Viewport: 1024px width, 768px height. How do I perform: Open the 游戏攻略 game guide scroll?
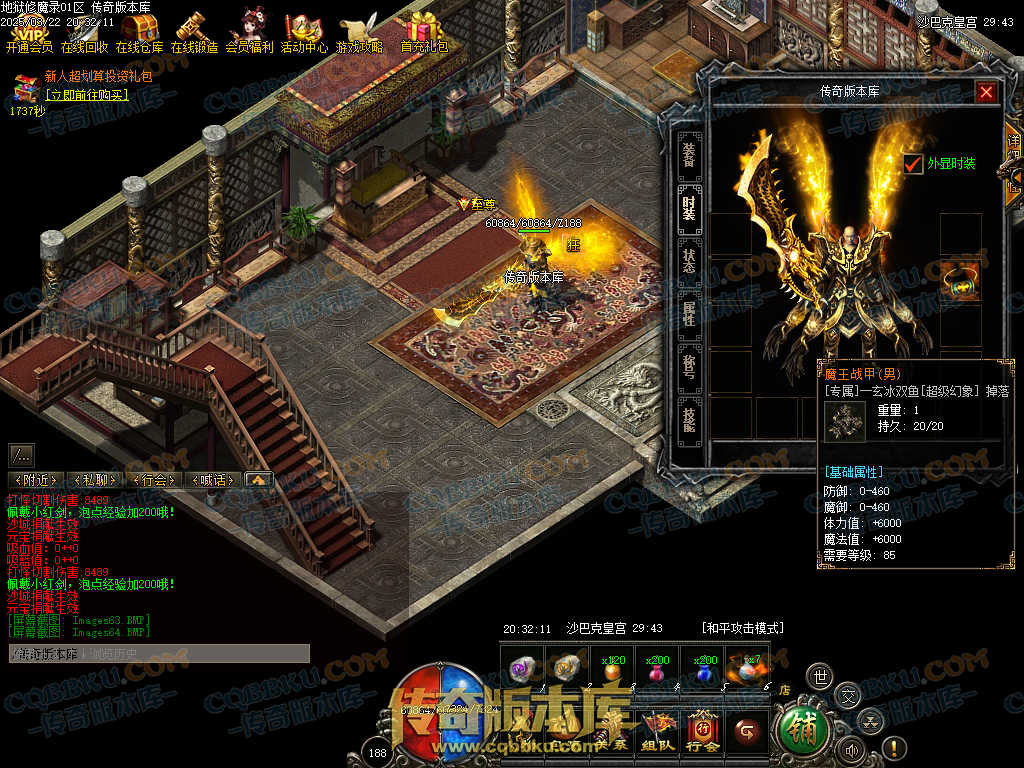[x=359, y=32]
